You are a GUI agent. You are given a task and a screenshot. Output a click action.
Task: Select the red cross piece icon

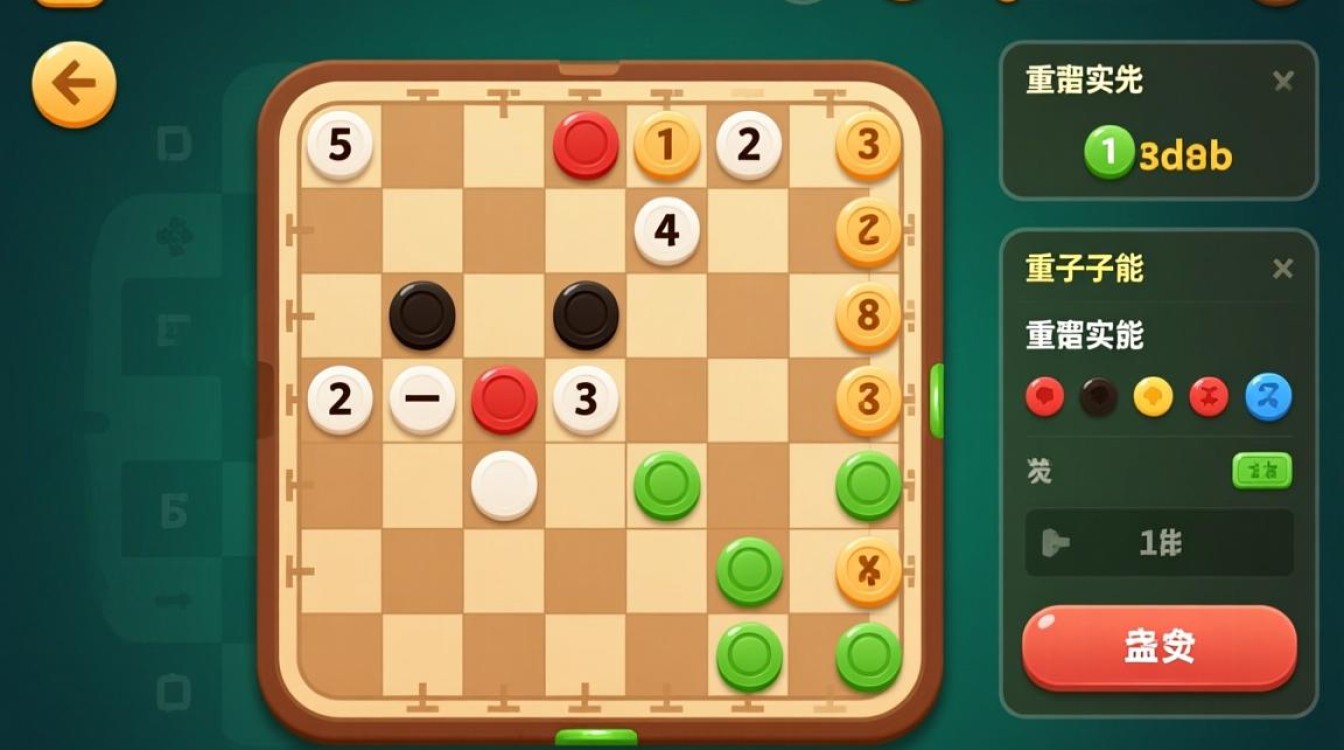pyautogui.click(x=1206, y=396)
